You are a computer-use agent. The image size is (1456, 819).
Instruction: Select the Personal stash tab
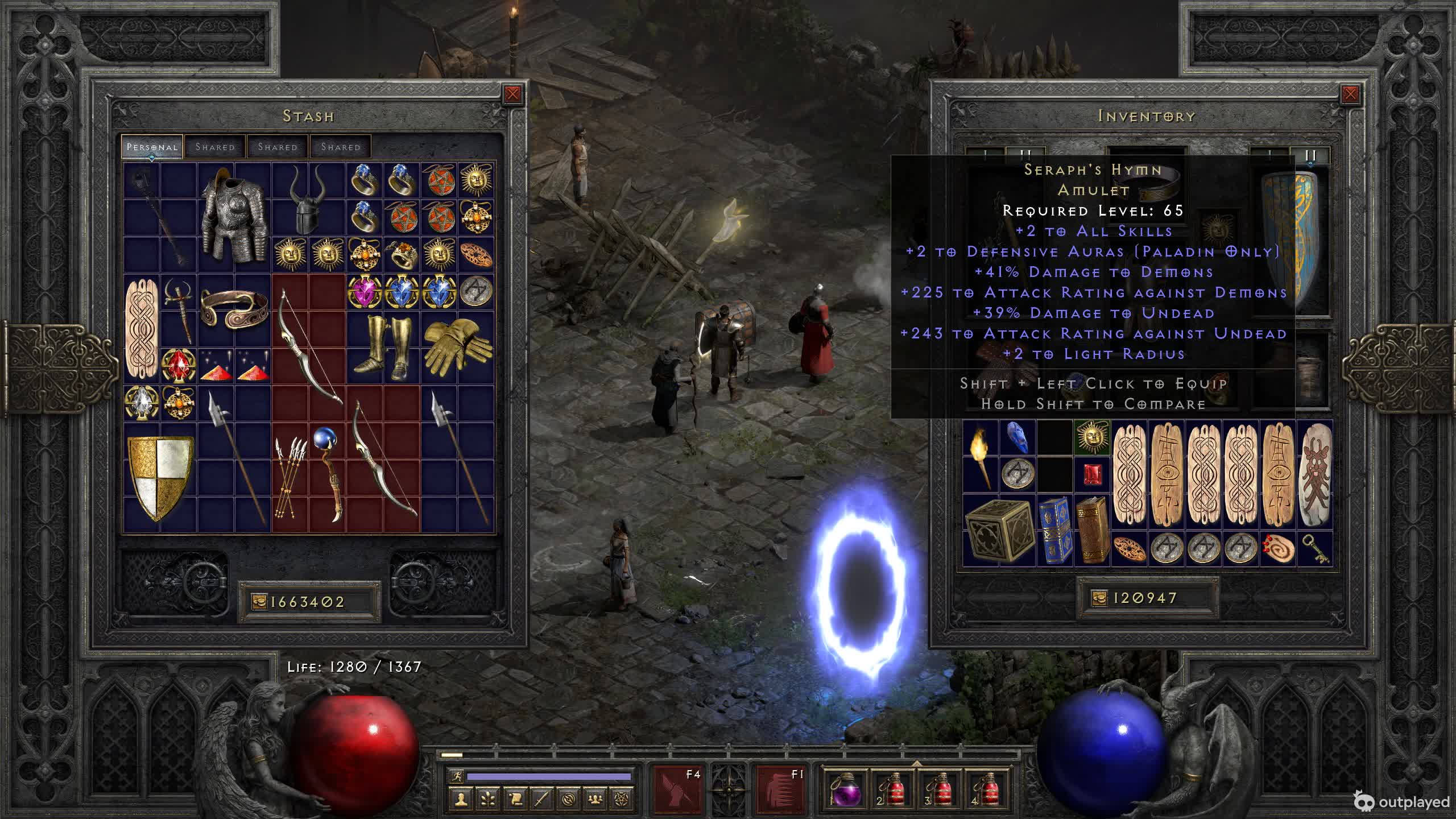point(152,147)
